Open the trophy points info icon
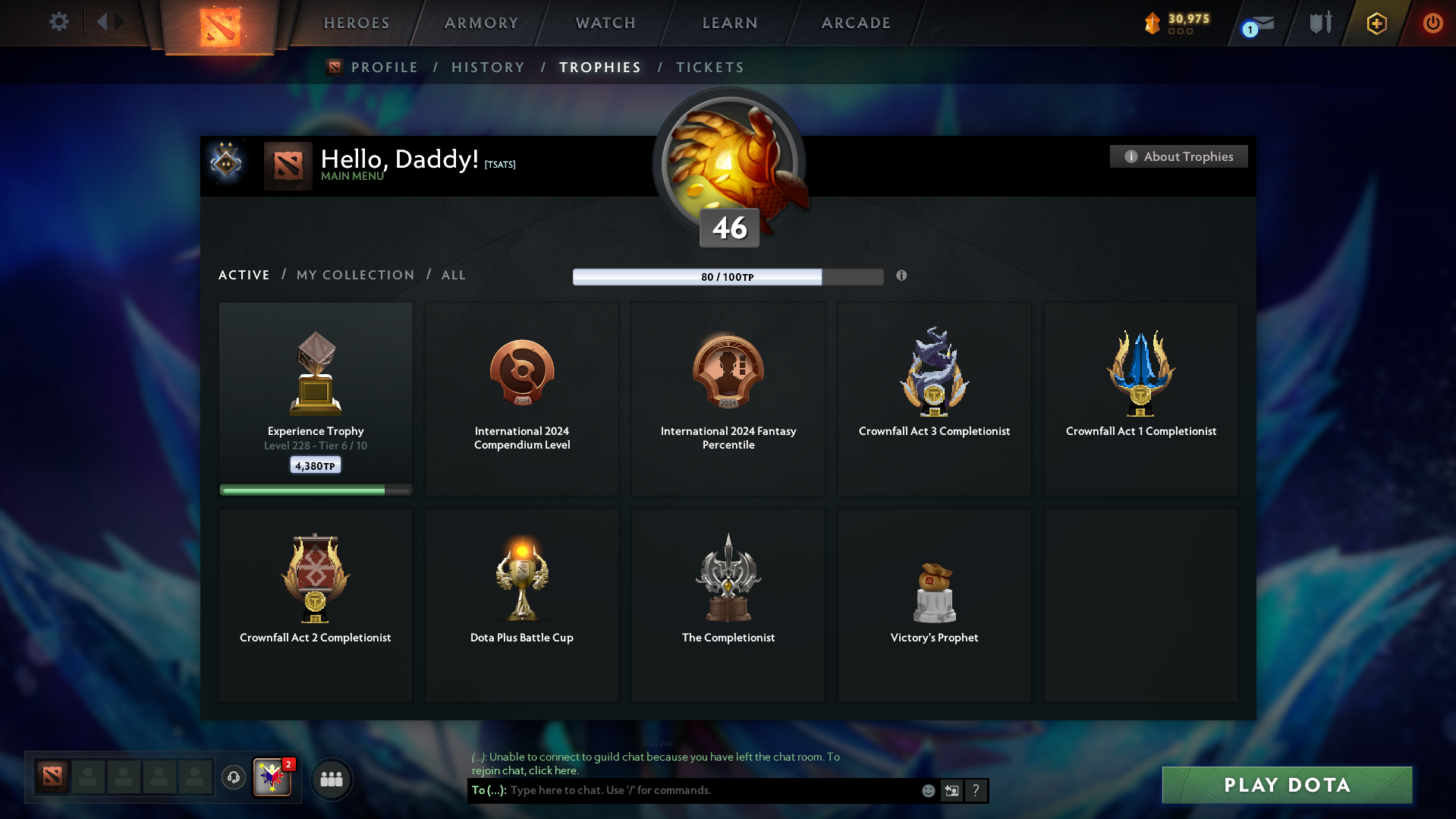Image resolution: width=1456 pixels, height=819 pixels. coord(901,276)
